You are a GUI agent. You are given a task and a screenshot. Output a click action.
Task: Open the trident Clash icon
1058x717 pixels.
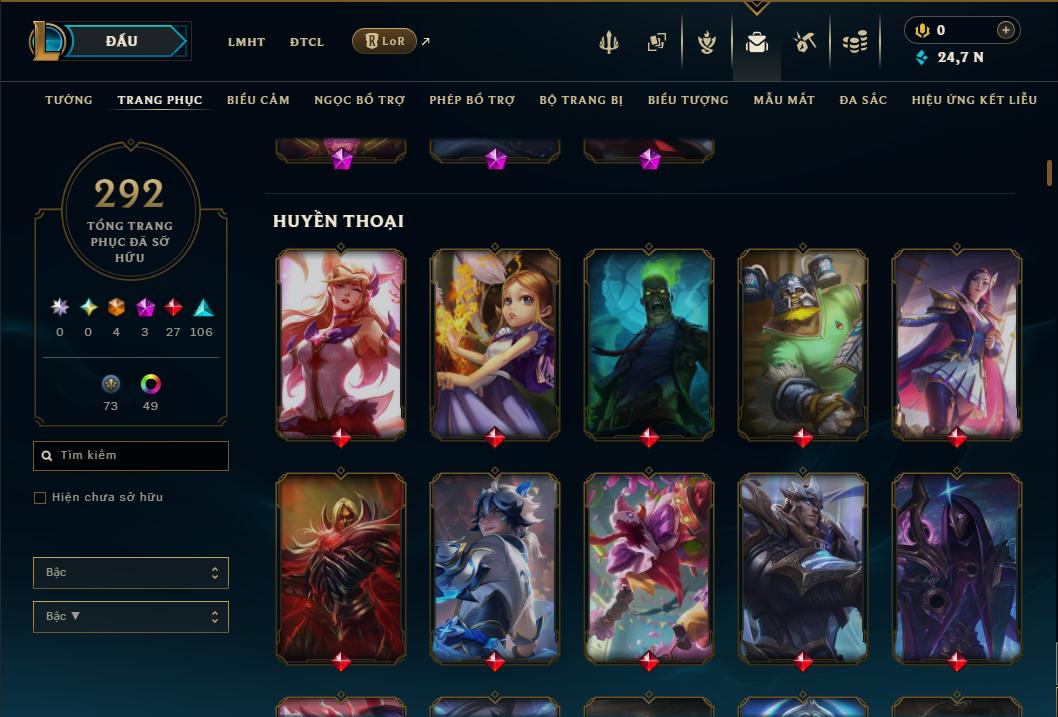point(609,42)
